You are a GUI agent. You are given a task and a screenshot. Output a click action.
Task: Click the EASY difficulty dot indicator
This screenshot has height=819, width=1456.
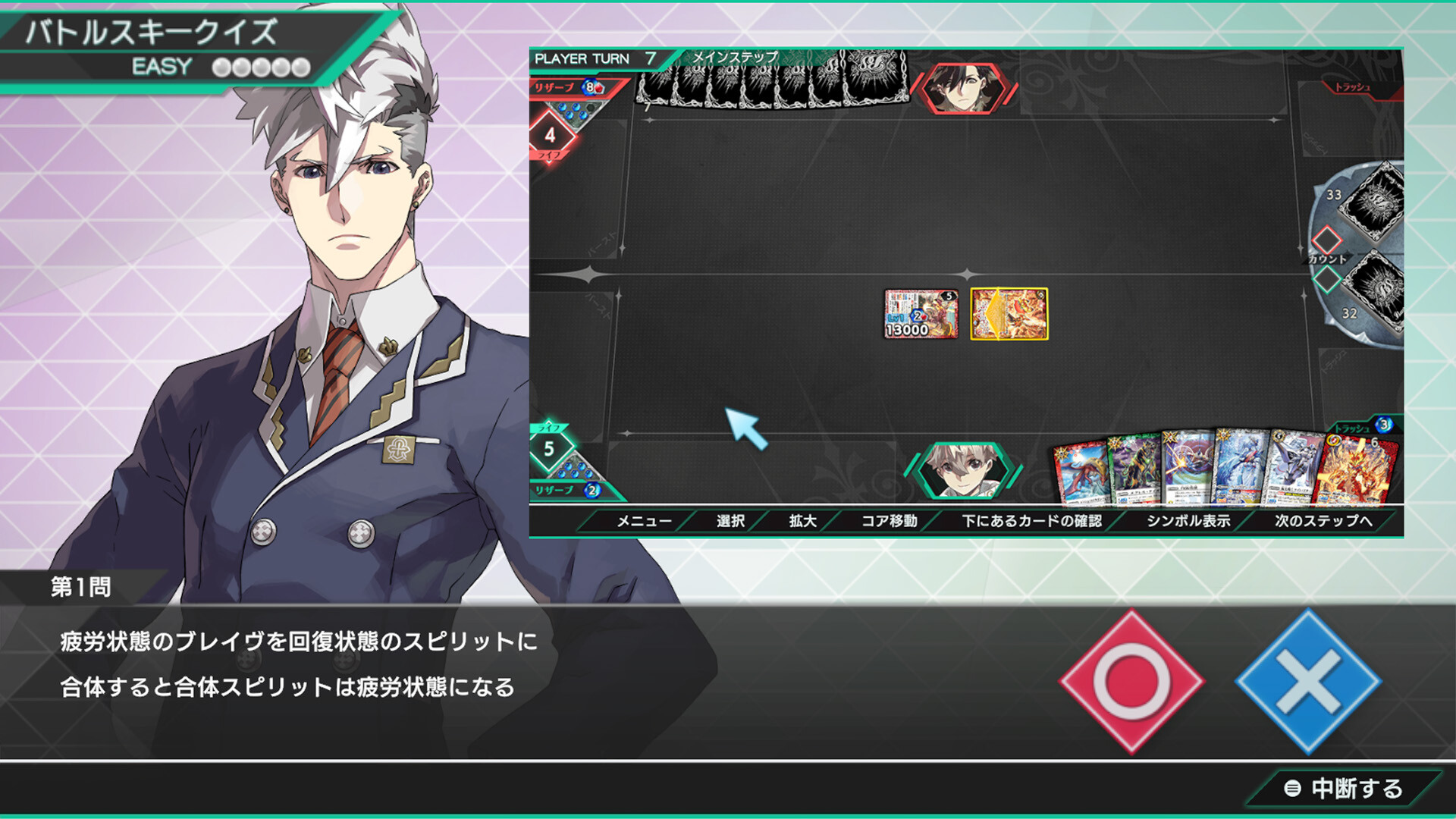[x=262, y=67]
